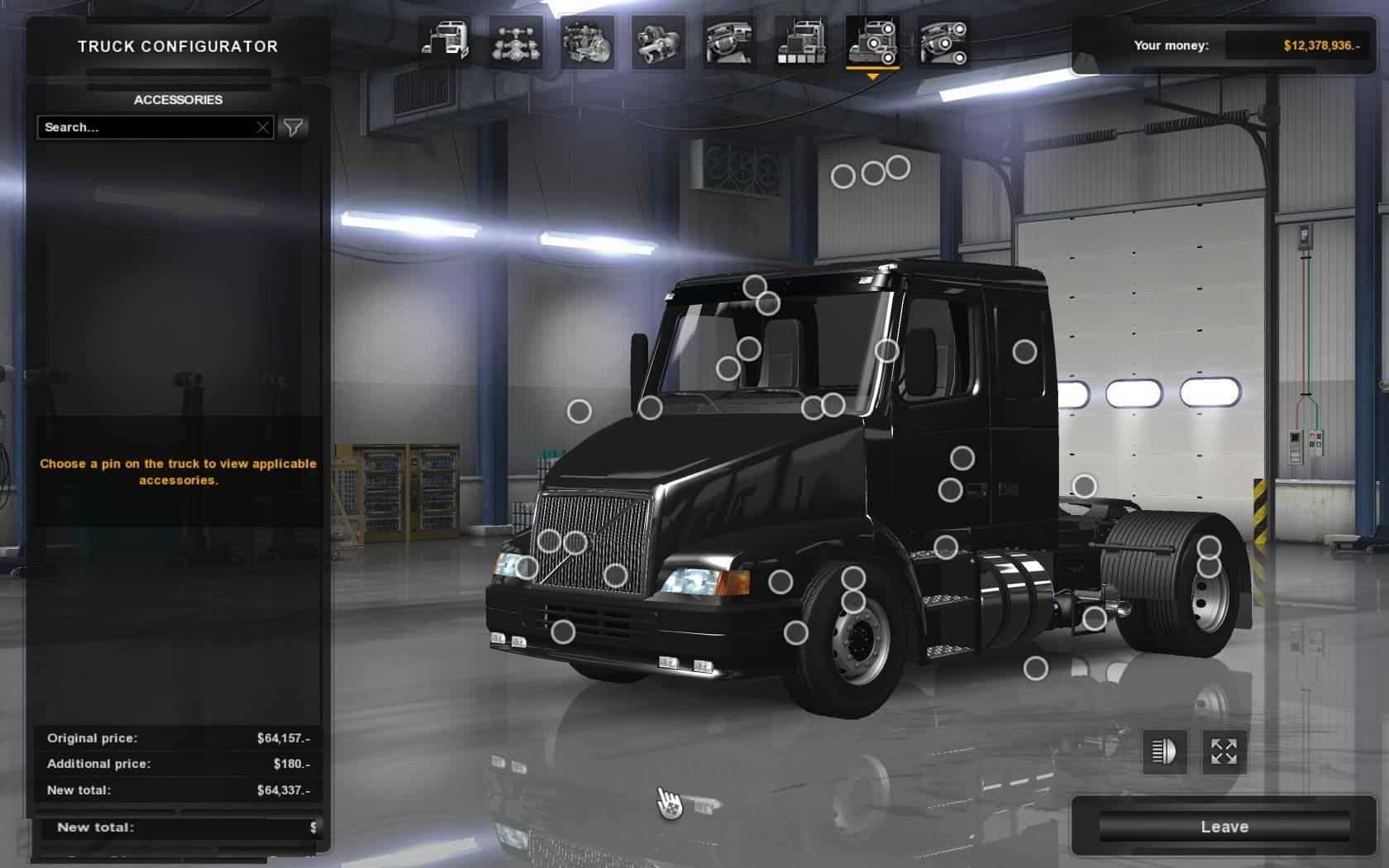Activate the fullscreen view arrows button
The width and height of the screenshot is (1389, 868).
click(1224, 751)
